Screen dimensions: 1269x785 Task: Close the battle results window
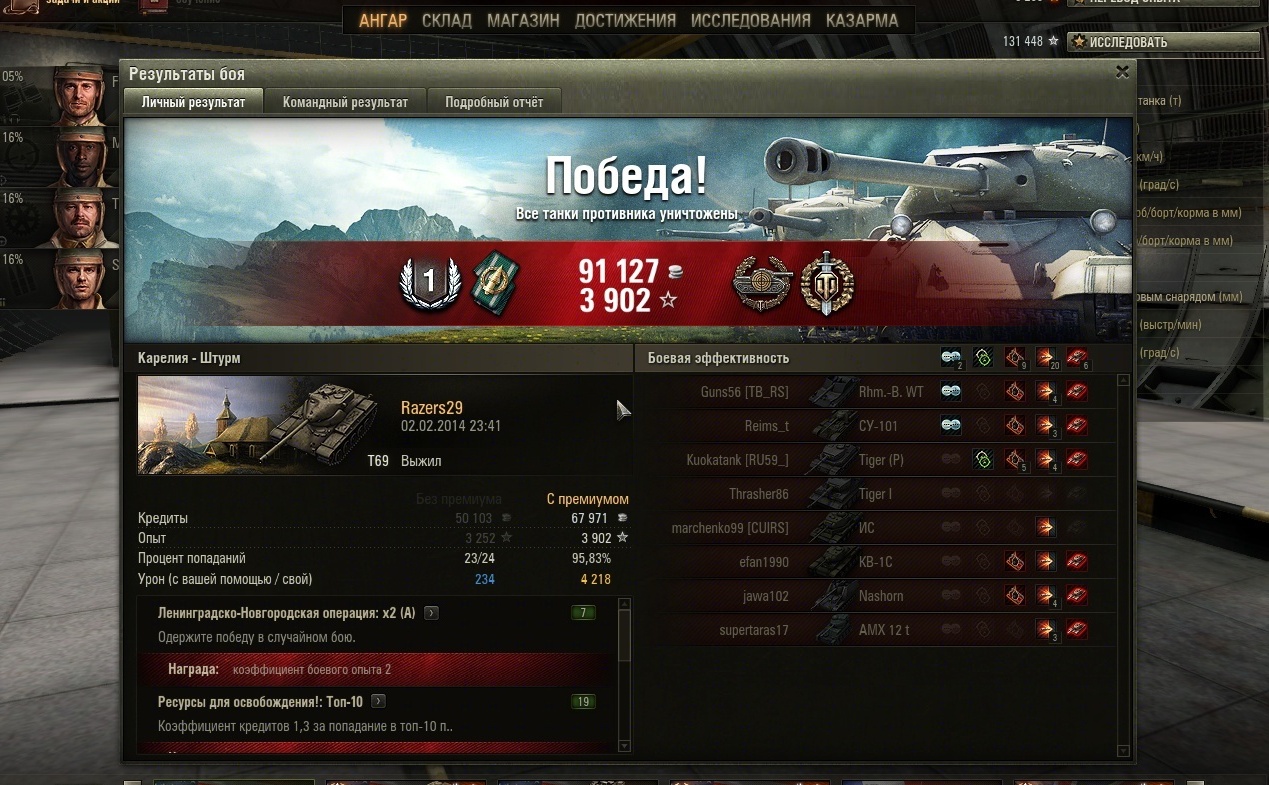1122,72
